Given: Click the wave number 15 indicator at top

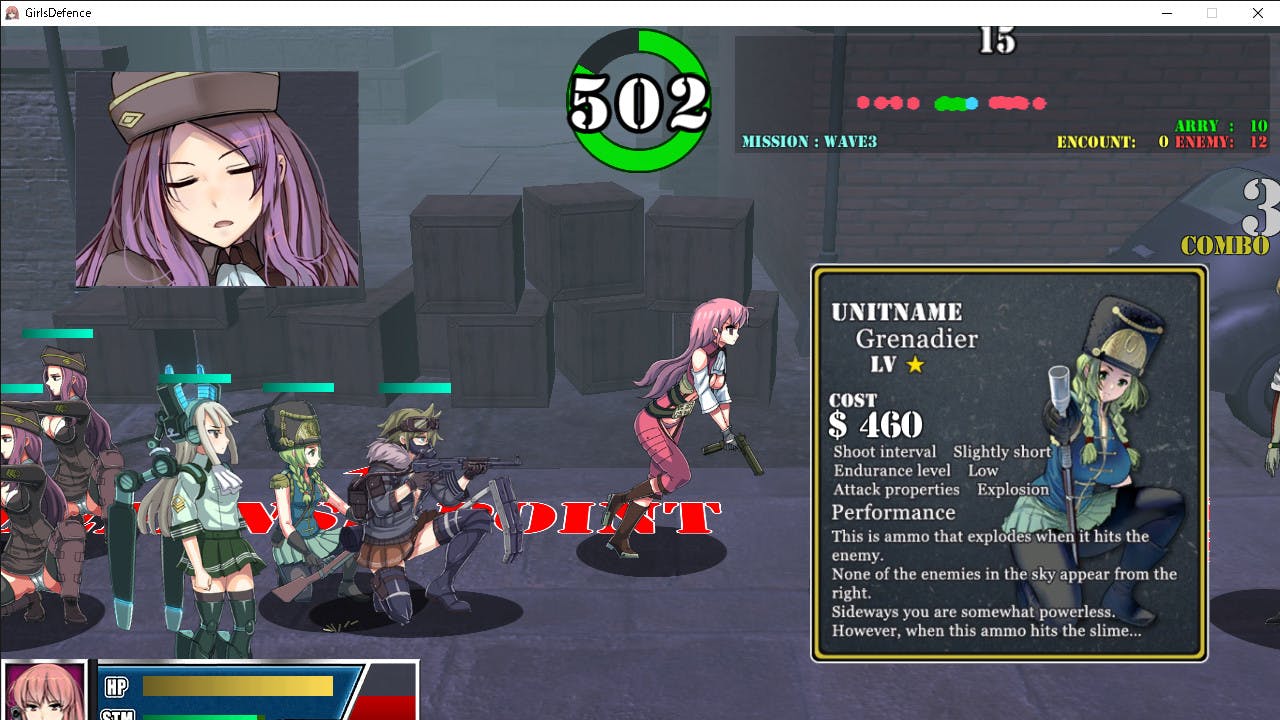Looking at the screenshot, I should point(998,42).
